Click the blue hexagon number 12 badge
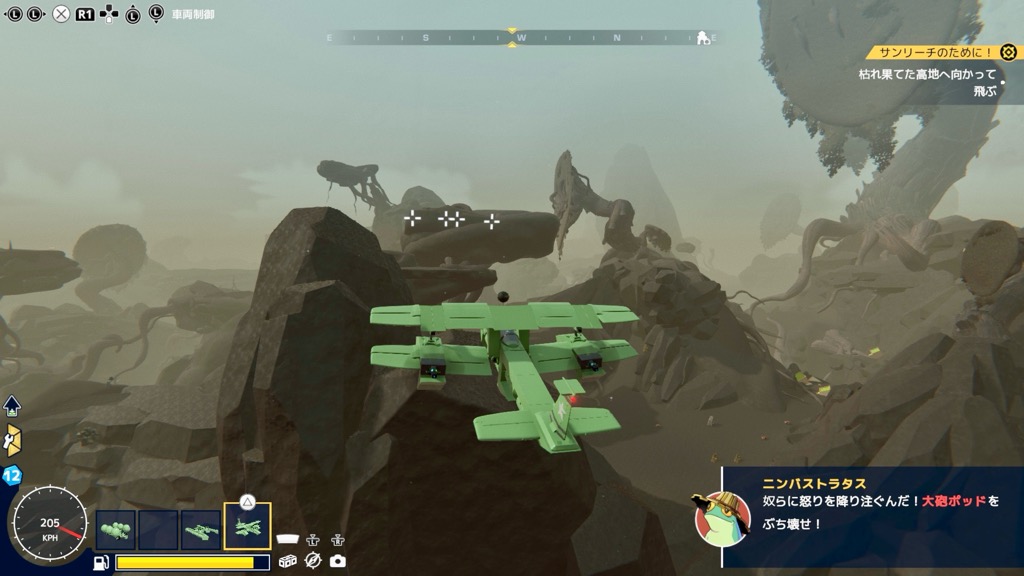Screen dimensions: 1024x576 pos(13,476)
